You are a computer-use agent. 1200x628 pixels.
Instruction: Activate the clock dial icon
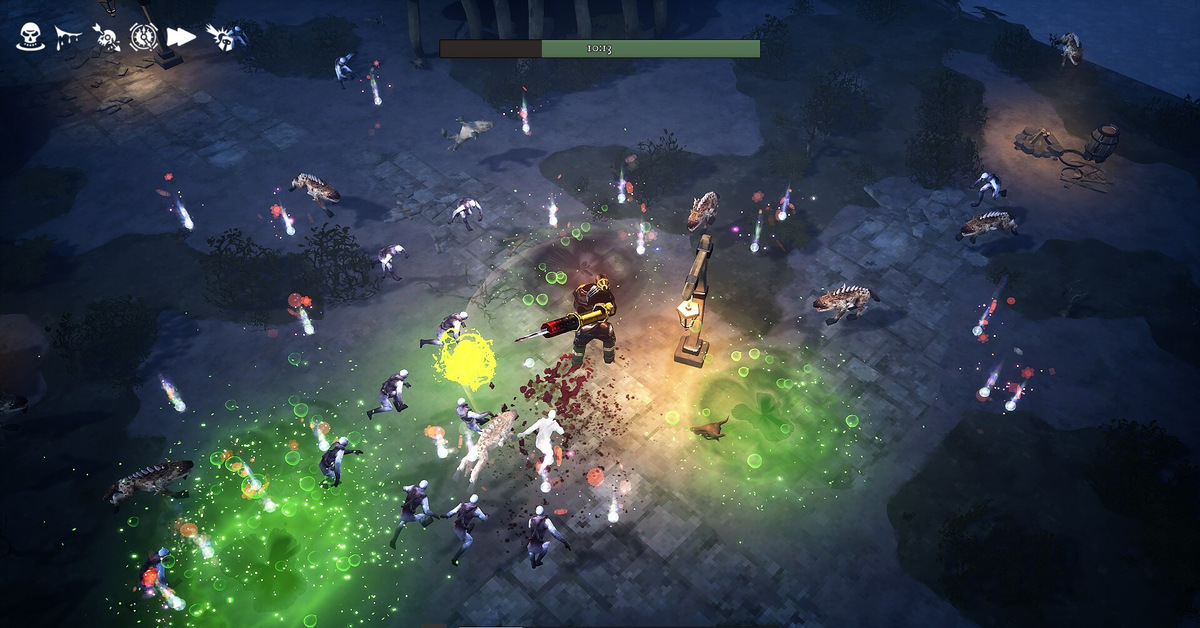tap(143, 37)
